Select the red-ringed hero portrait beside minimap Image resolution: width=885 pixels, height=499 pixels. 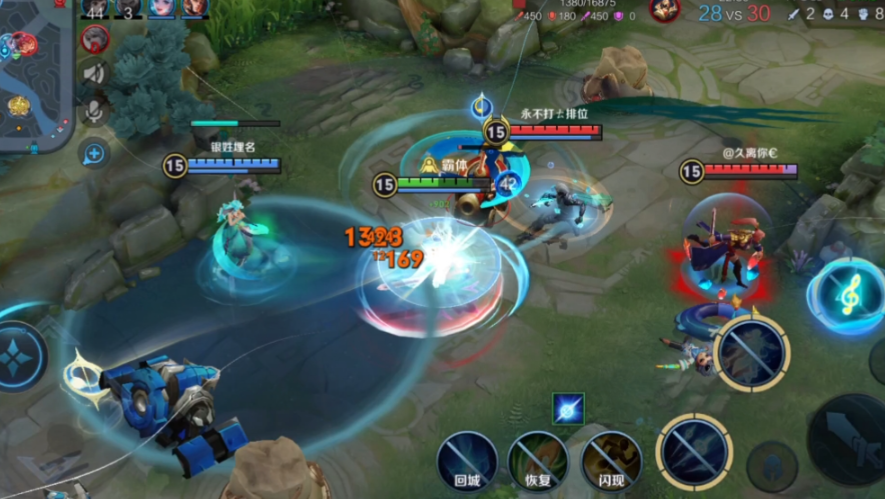pos(95,39)
